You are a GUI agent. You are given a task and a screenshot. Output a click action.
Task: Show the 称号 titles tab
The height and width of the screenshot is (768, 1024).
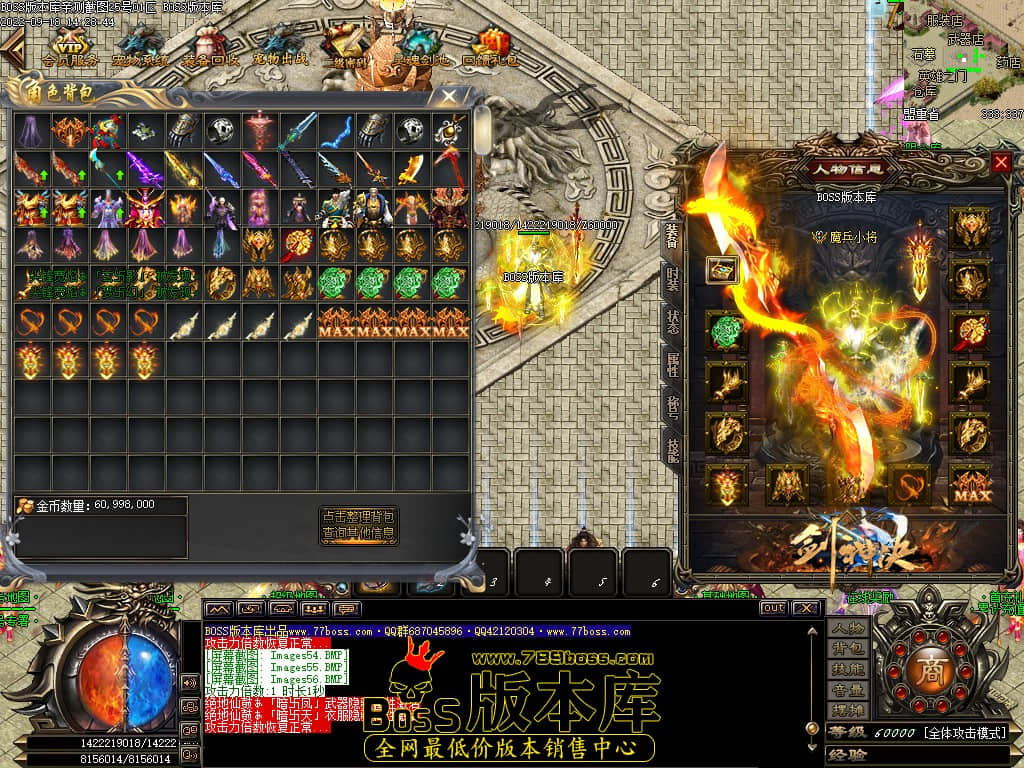pyautogui.click(x=674, y=407)
